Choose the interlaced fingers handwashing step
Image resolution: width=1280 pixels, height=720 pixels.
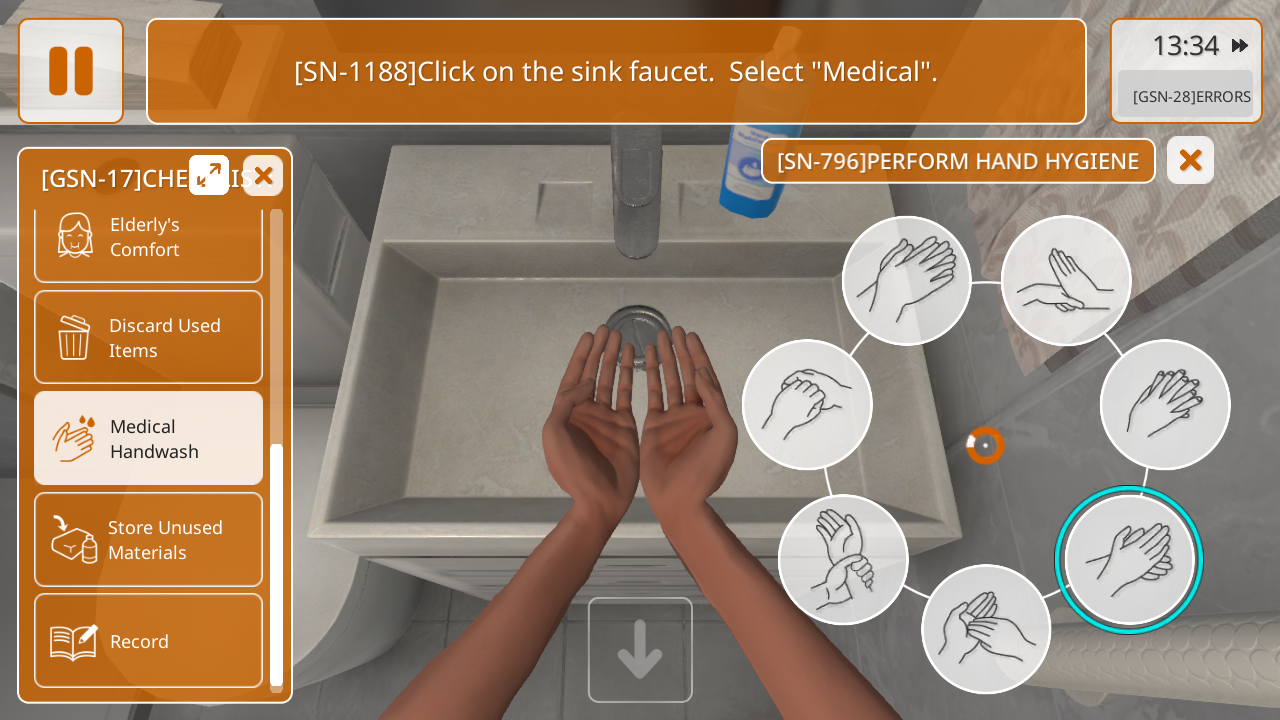1165,404
